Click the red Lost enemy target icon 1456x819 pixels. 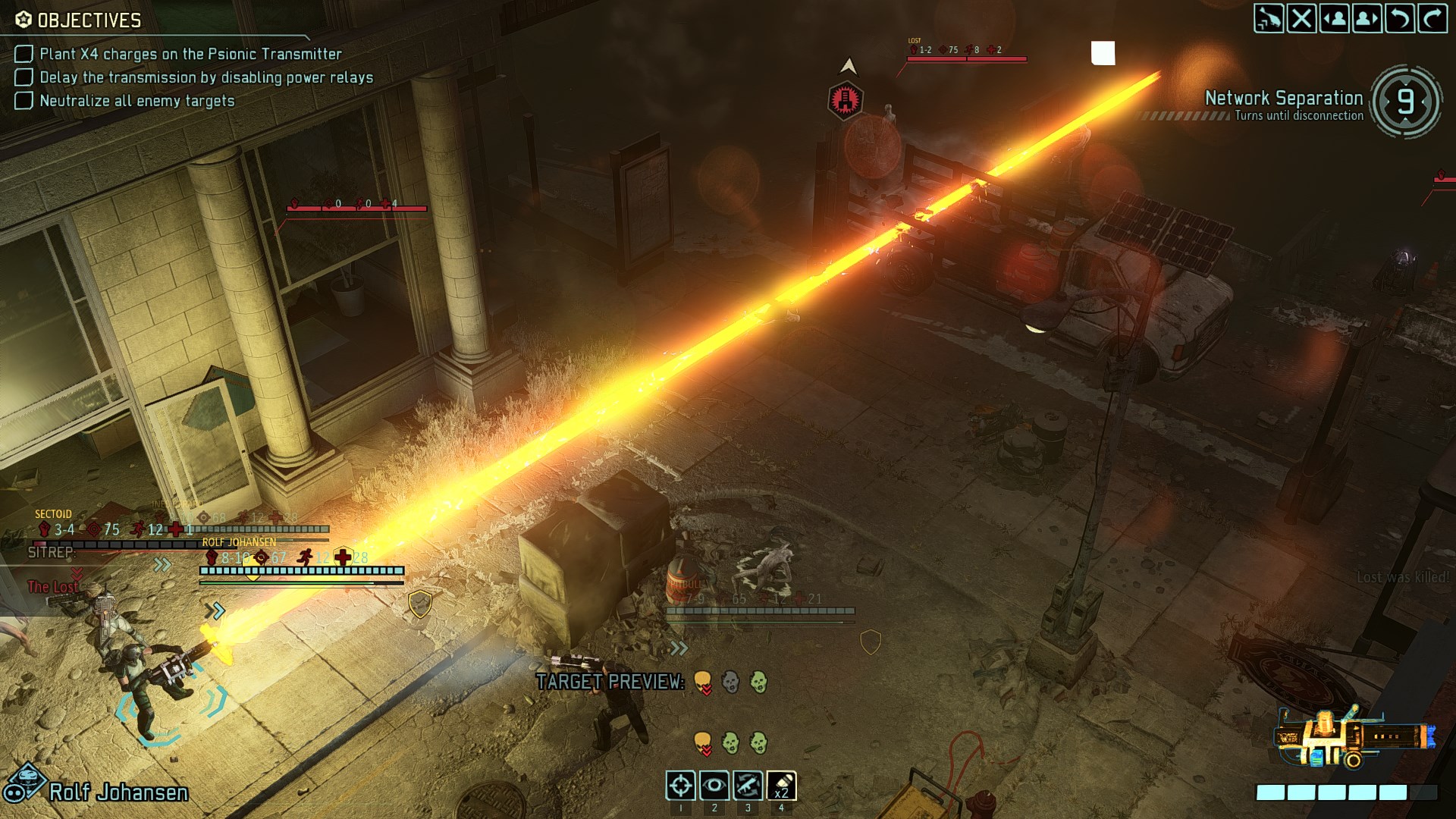845,99
